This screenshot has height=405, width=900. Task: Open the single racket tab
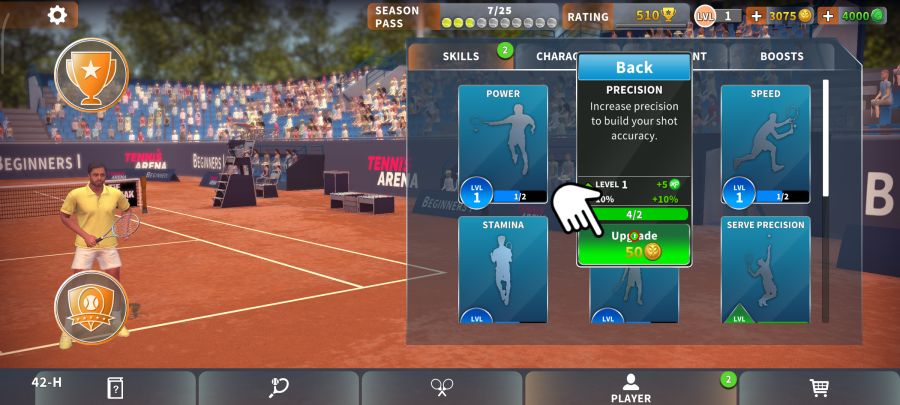point(278,388)
